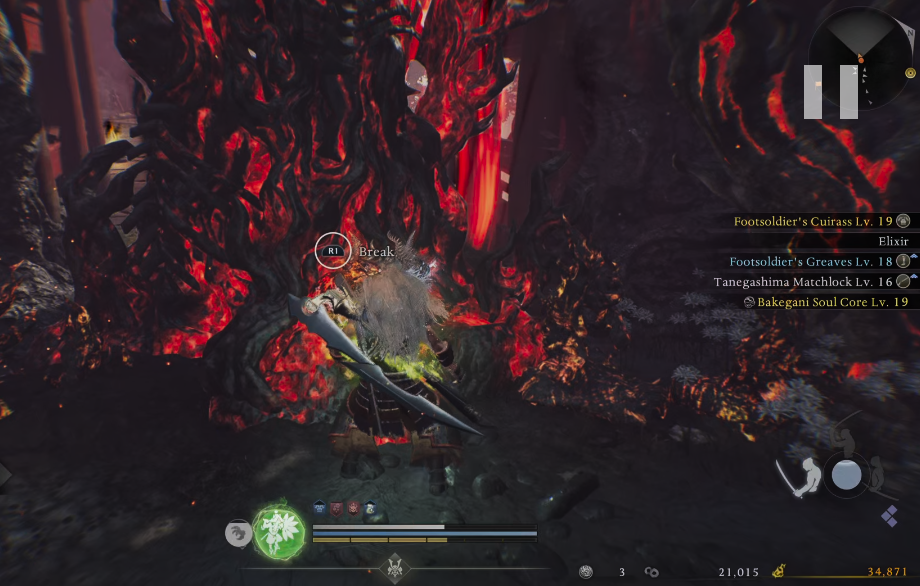
Task: Click the grey yokai ability icon
Action: point(236,533)
